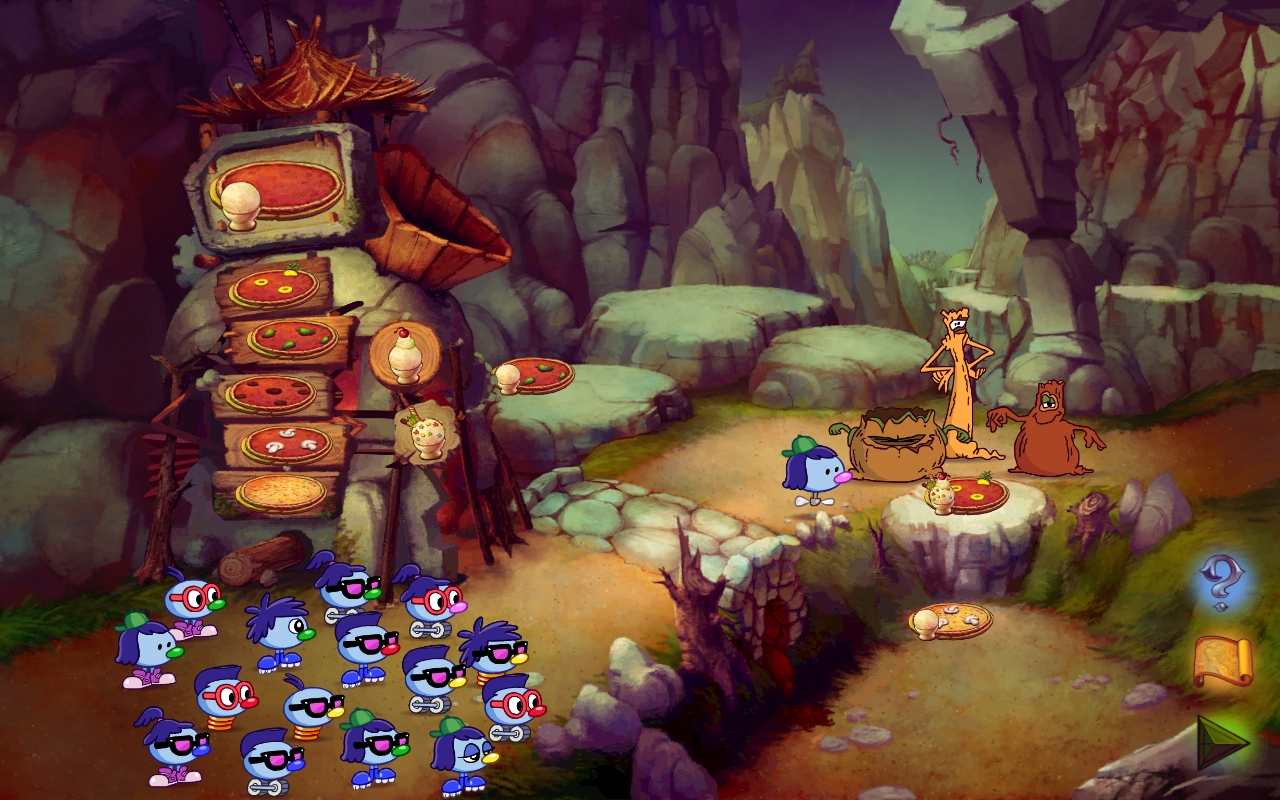This screenshot has width=1280, height=800.
Task: Add the sprinkles sundae topping
Action: coord(427,434)
